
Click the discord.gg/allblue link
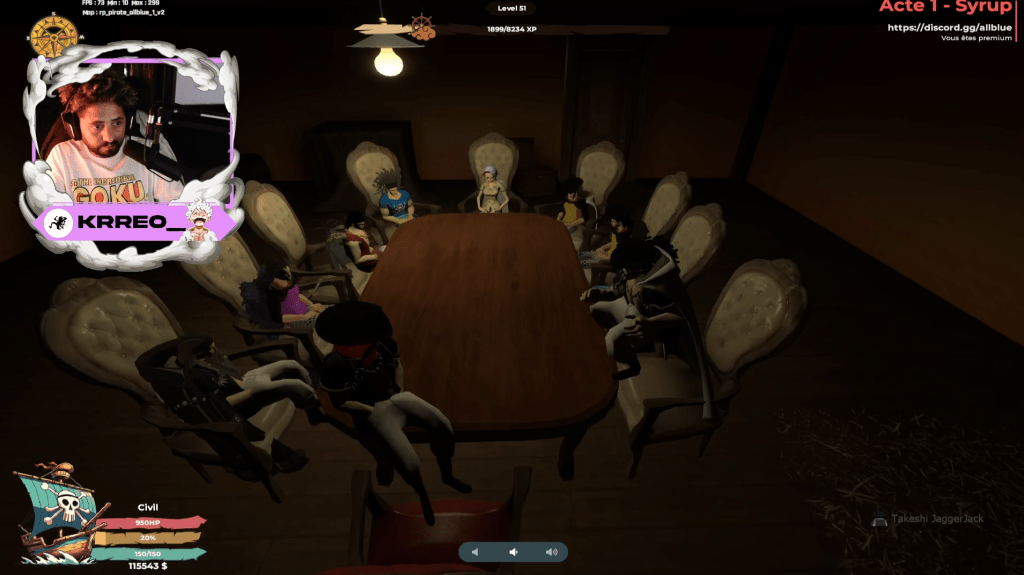949,27
